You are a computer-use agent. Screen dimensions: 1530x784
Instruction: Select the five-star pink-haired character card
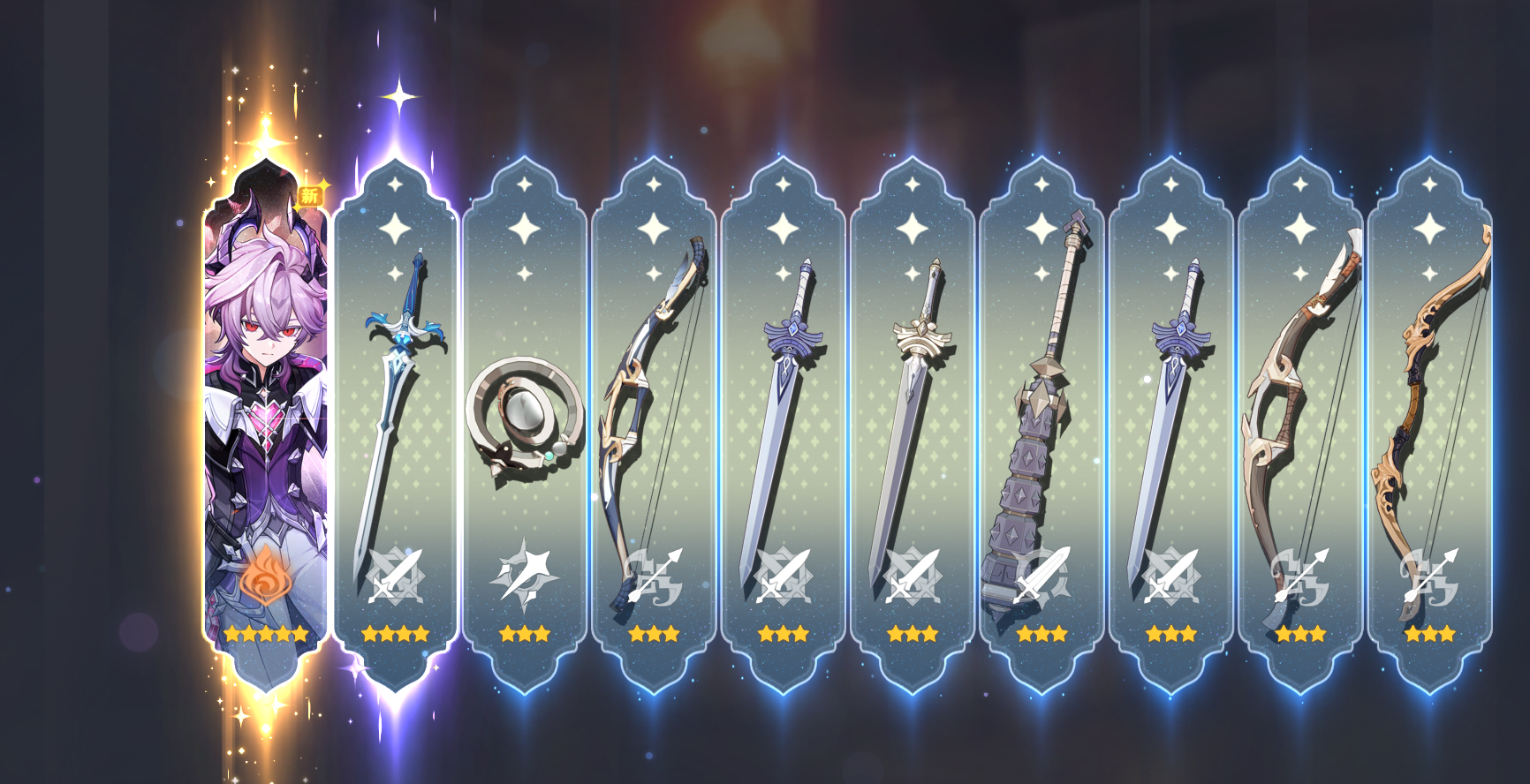point(266,415)
